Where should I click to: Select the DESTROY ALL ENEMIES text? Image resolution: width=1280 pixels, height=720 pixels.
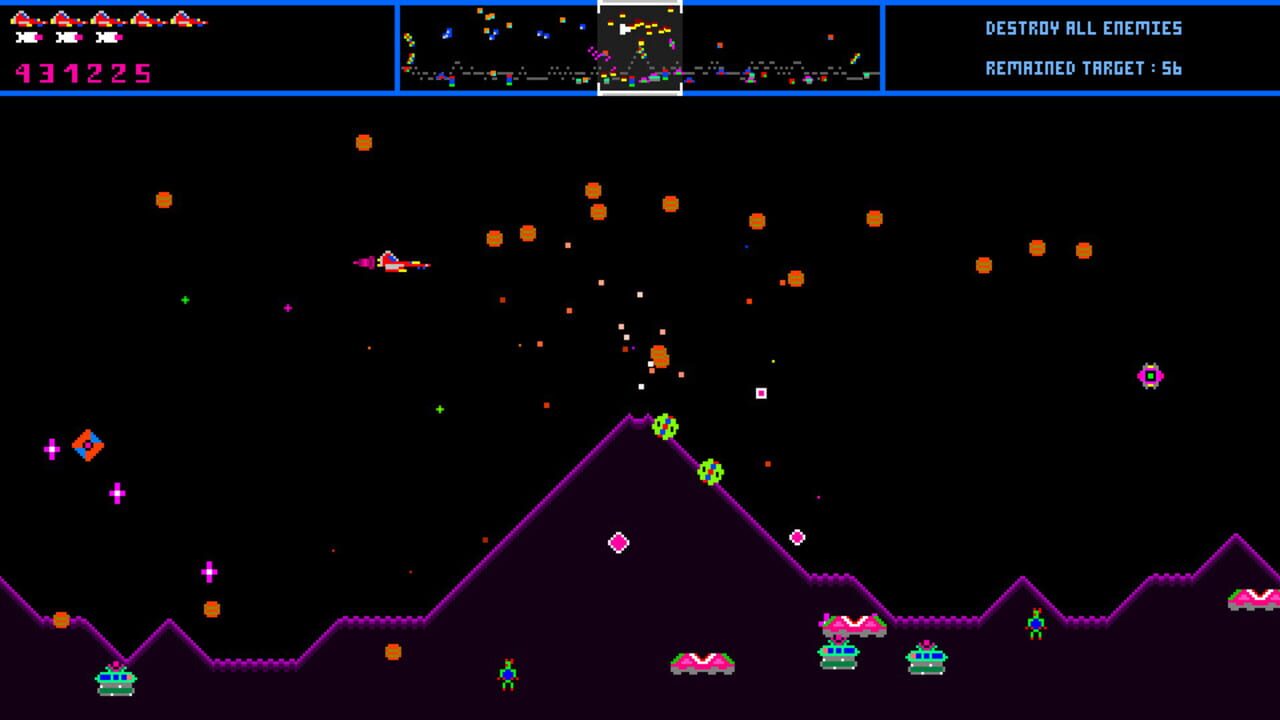[1083, 29]
